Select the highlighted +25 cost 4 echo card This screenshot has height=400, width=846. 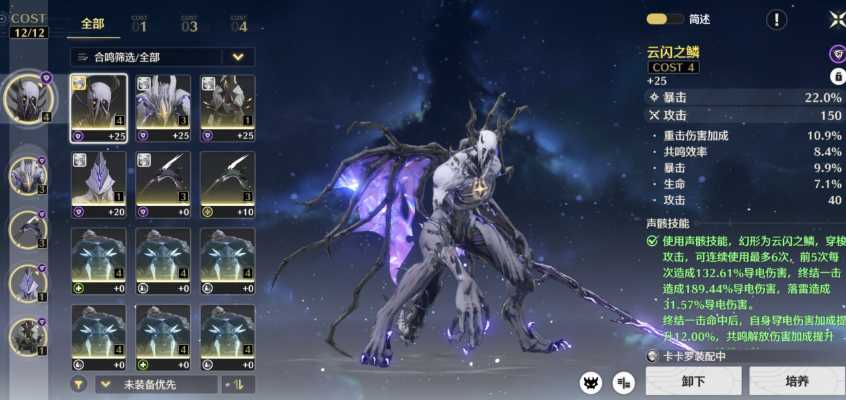coord(98,108)
